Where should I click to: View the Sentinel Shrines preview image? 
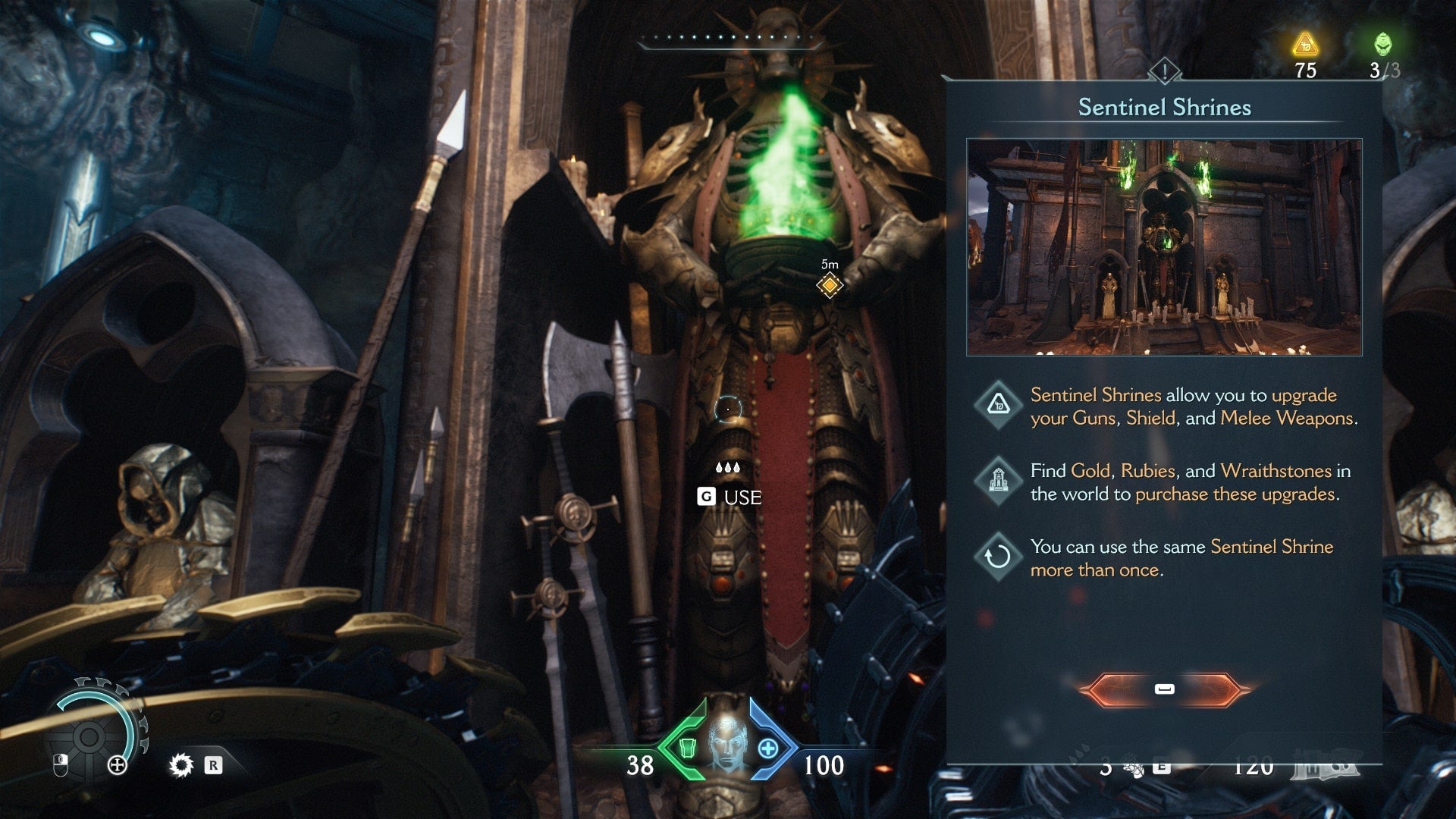(1164, 247)
